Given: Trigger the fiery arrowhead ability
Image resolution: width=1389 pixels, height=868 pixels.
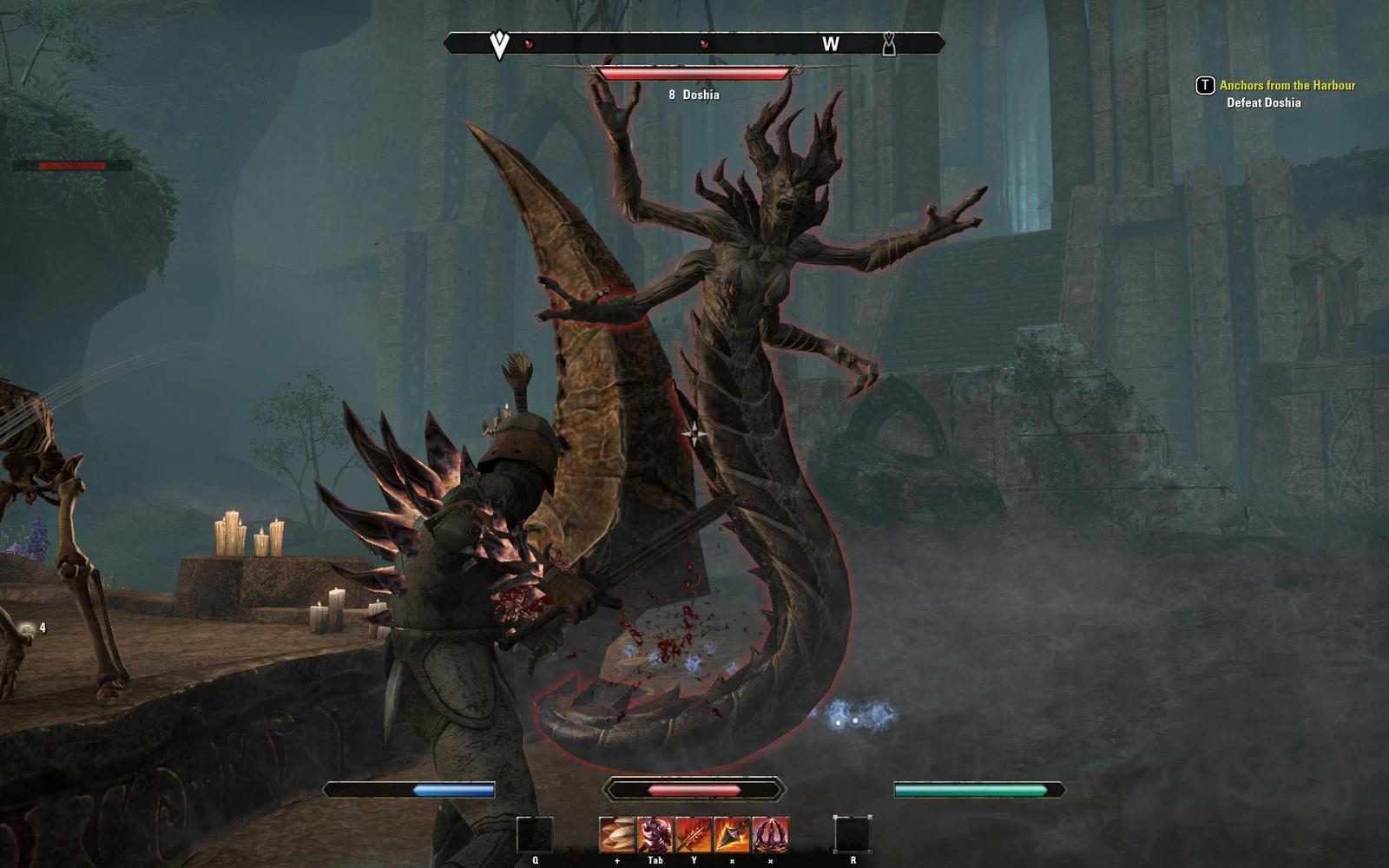Looking at the screenshot, I should [x=732, y=834].
